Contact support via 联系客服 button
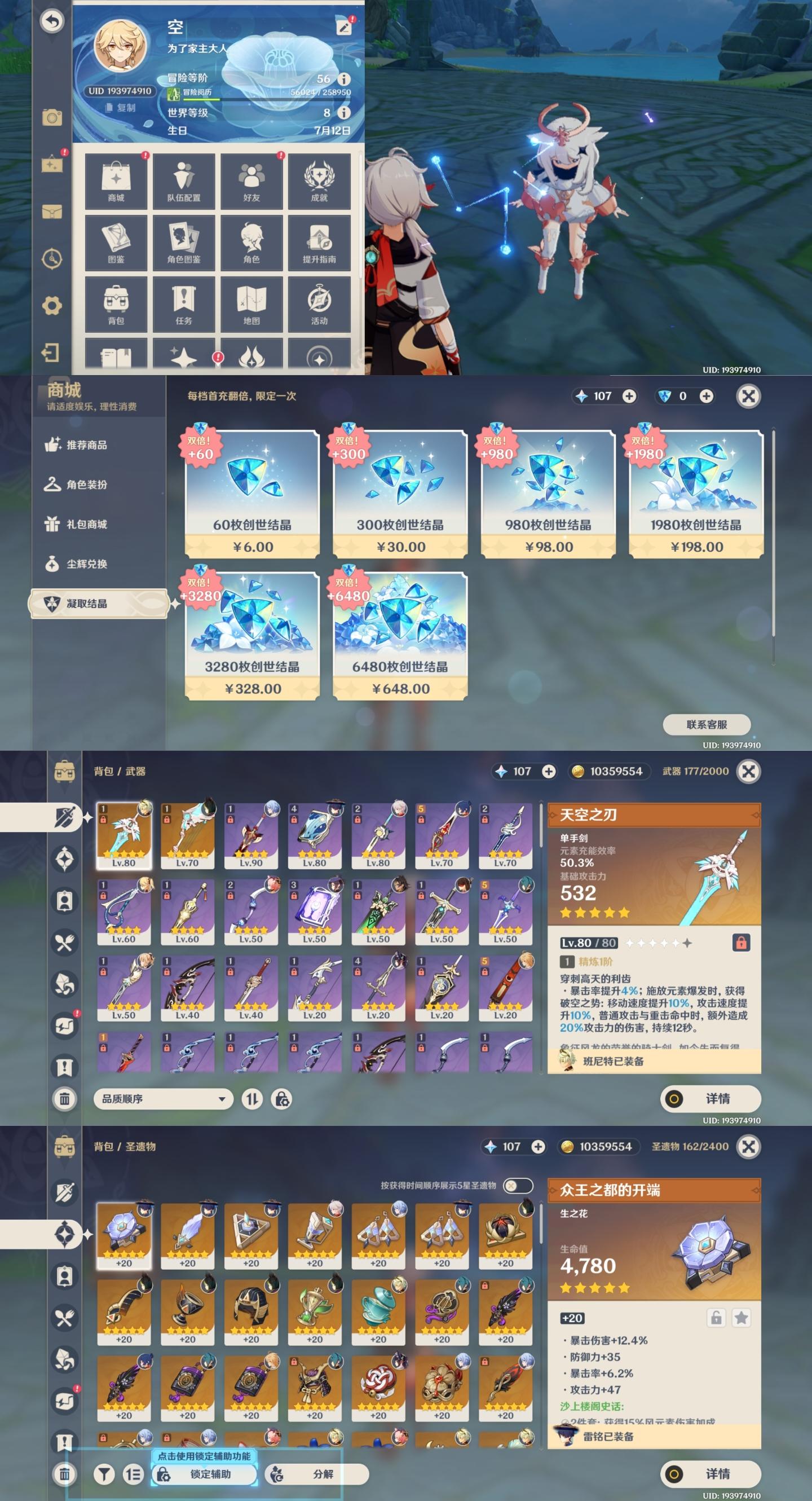The height and width of the screenshot is (1501, 812). 707,724
